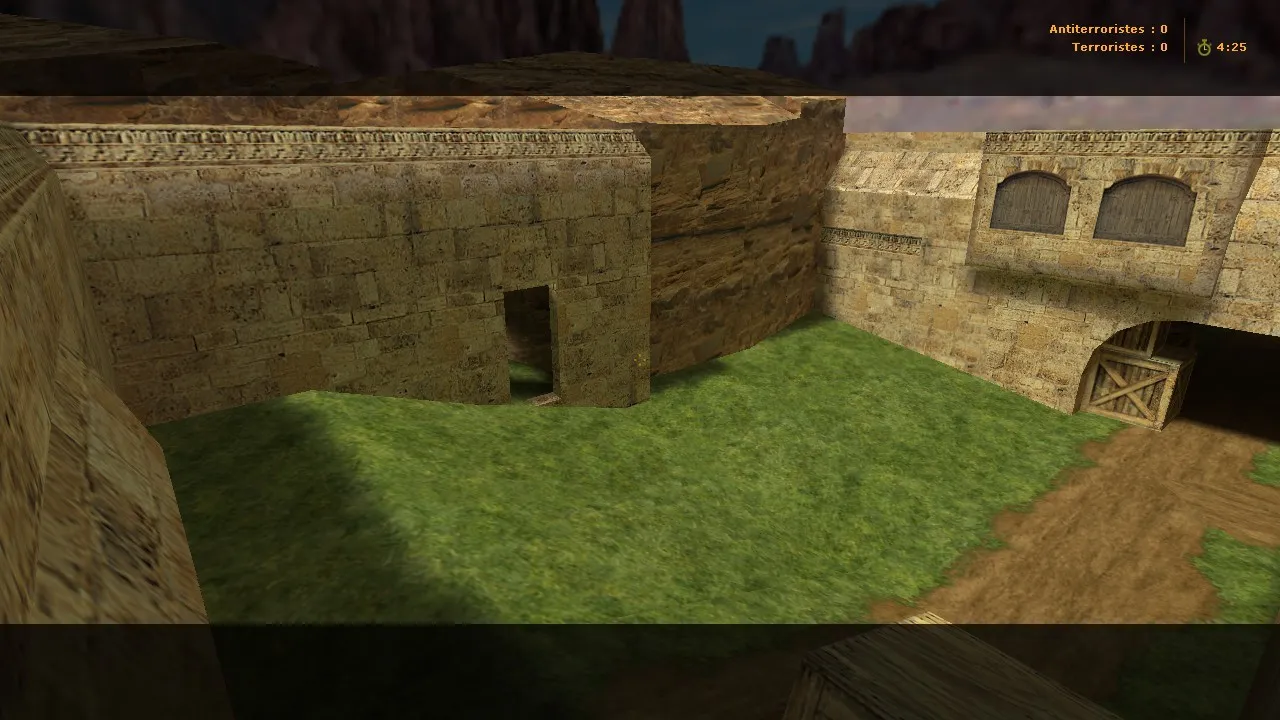This screenshot has height=720, width=1280.
Task: Click the round timer reading 4:25
Action: click(x=1230, y=44)
